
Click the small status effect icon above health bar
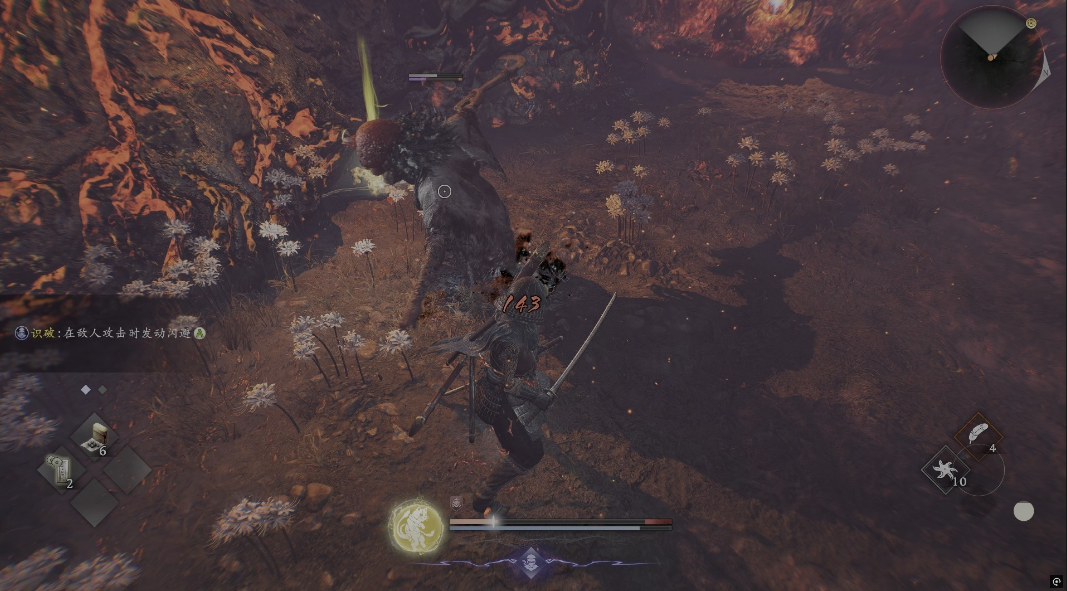455,504
